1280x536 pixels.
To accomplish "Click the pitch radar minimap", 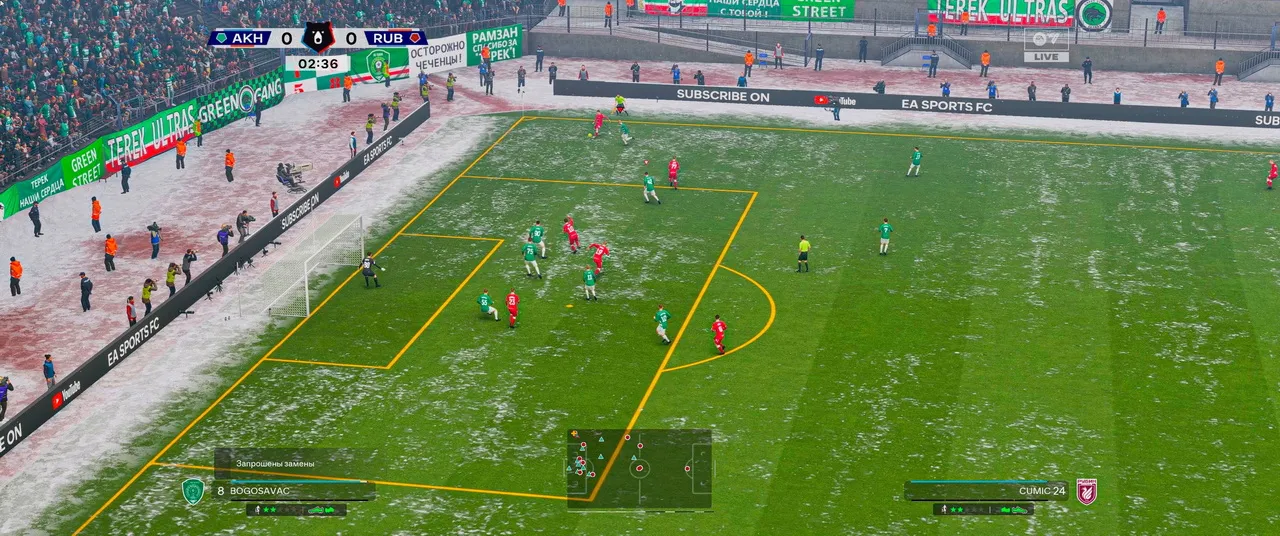I will (x=639, y=468).
